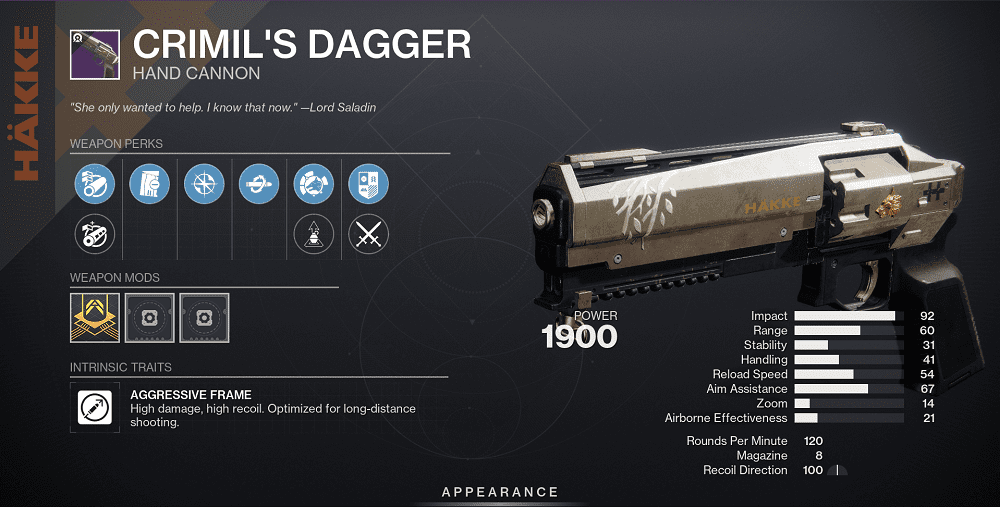The width and height of the screenshot is (1000, 507).
Task: Select the active barrel perk icon
Action: pyautogui.click(x=95, y=184)
